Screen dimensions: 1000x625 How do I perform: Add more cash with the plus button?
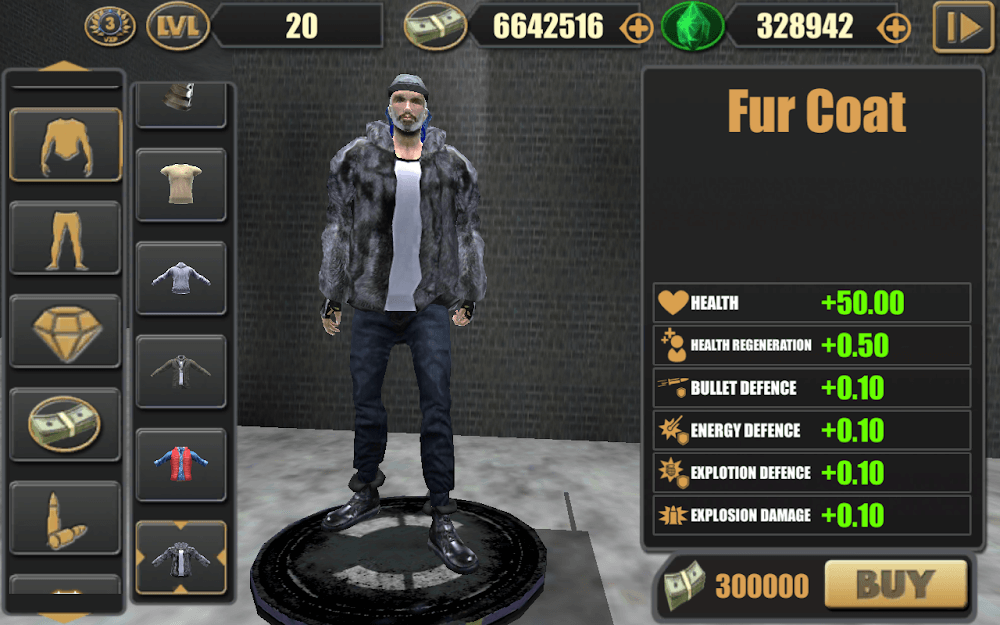click(637, 28)
